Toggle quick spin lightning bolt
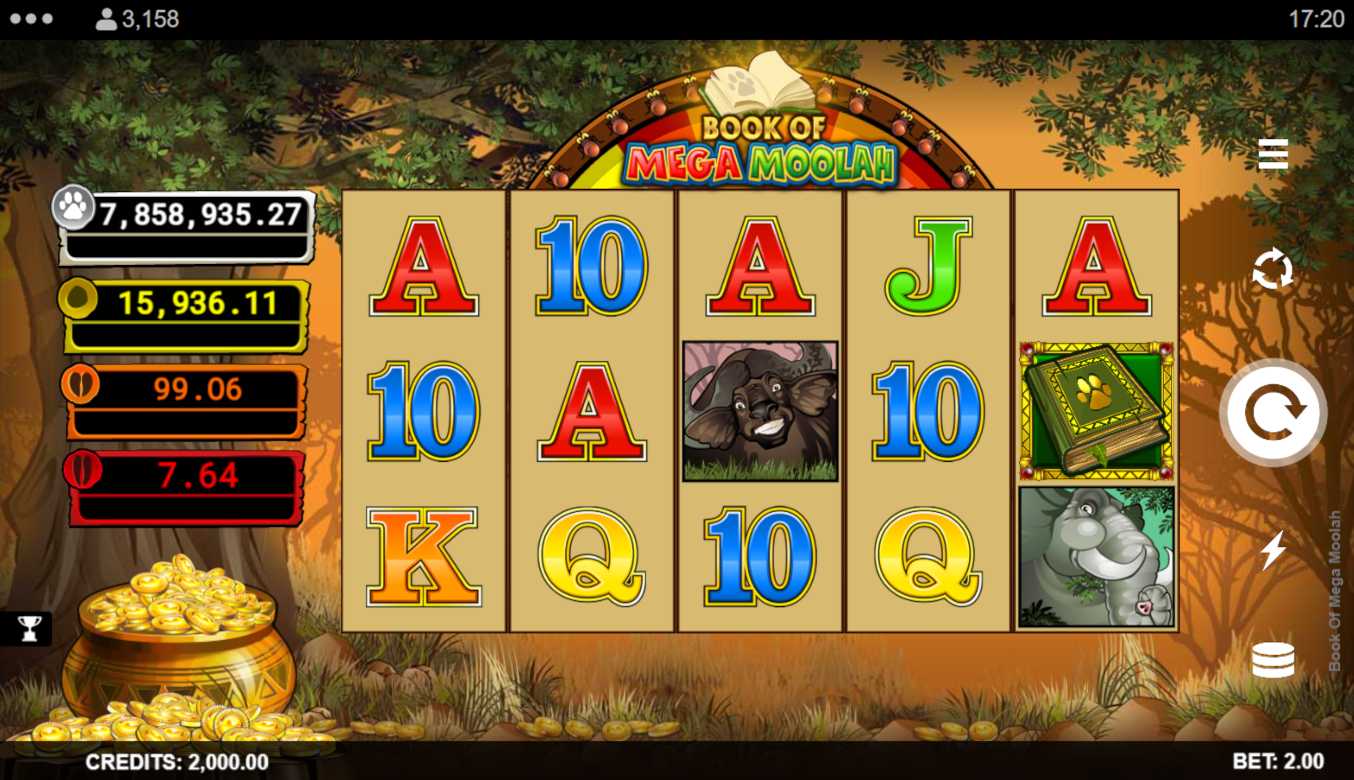The height and width of the screenshot is (780, 1354). pyautogui.click(x=1273, y=550)
